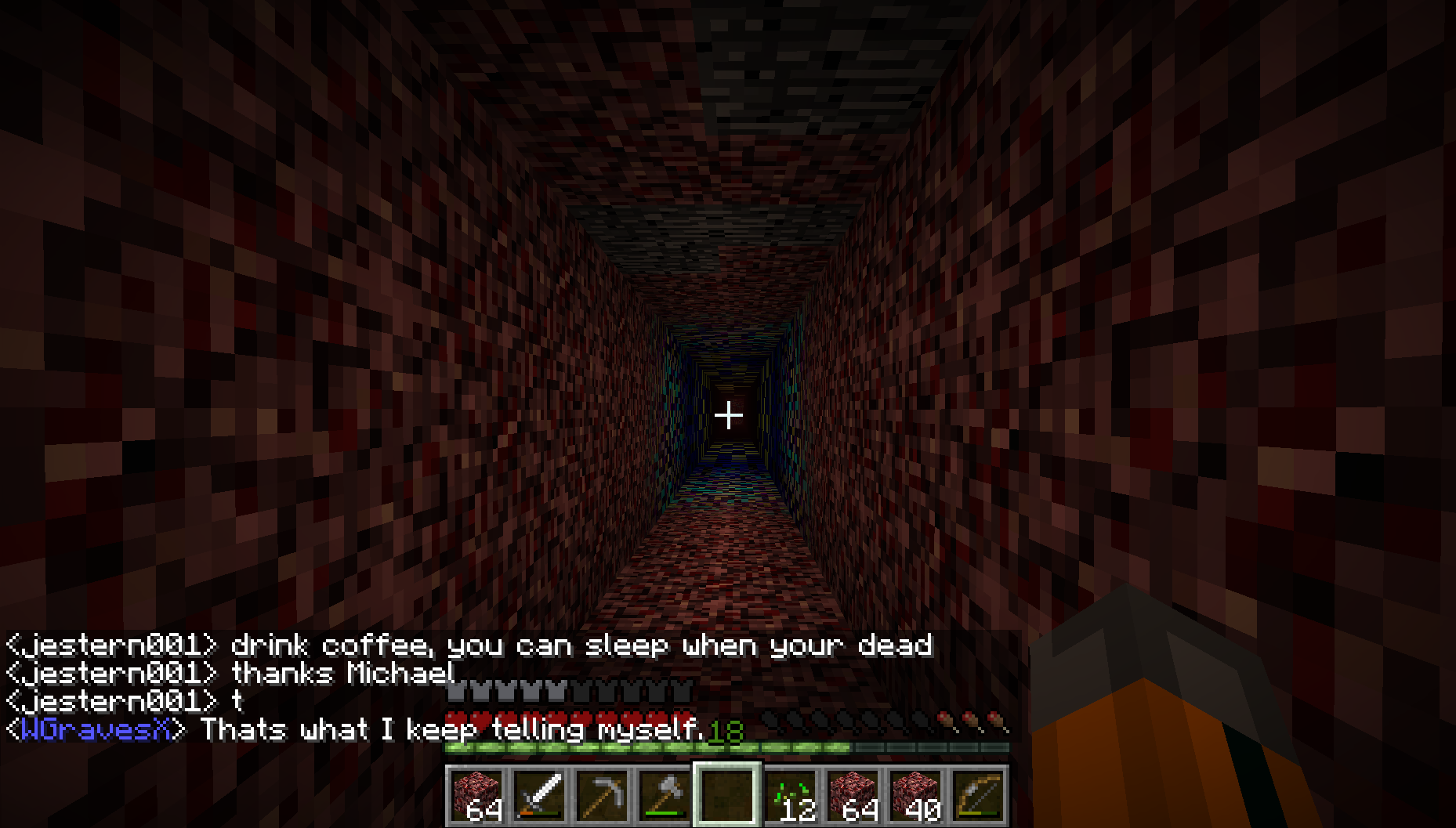Equip the bow from the hotbar
The height and width of the screenshot is (828, 1456).
coord(978,795)
